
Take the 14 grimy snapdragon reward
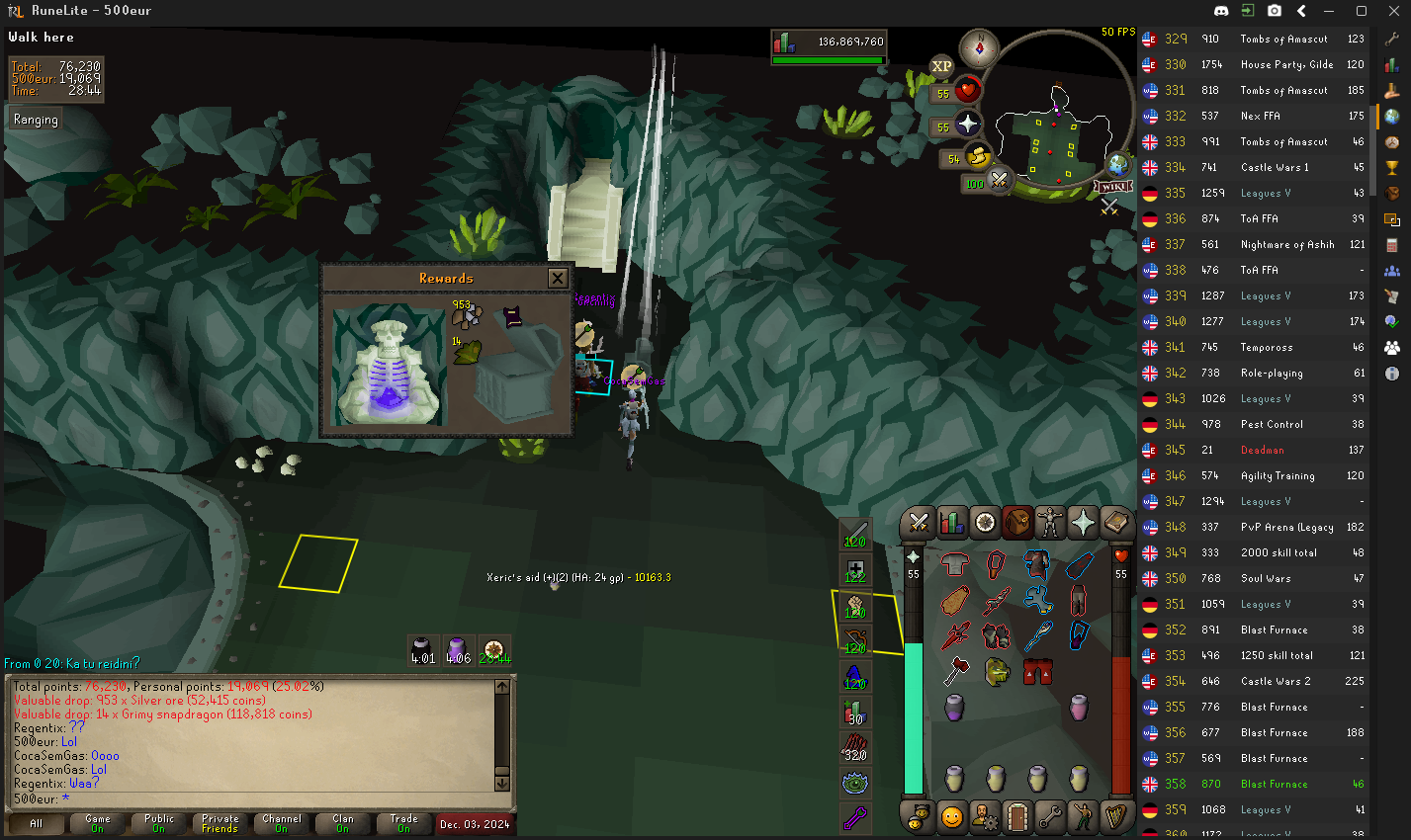pos(466,351)
